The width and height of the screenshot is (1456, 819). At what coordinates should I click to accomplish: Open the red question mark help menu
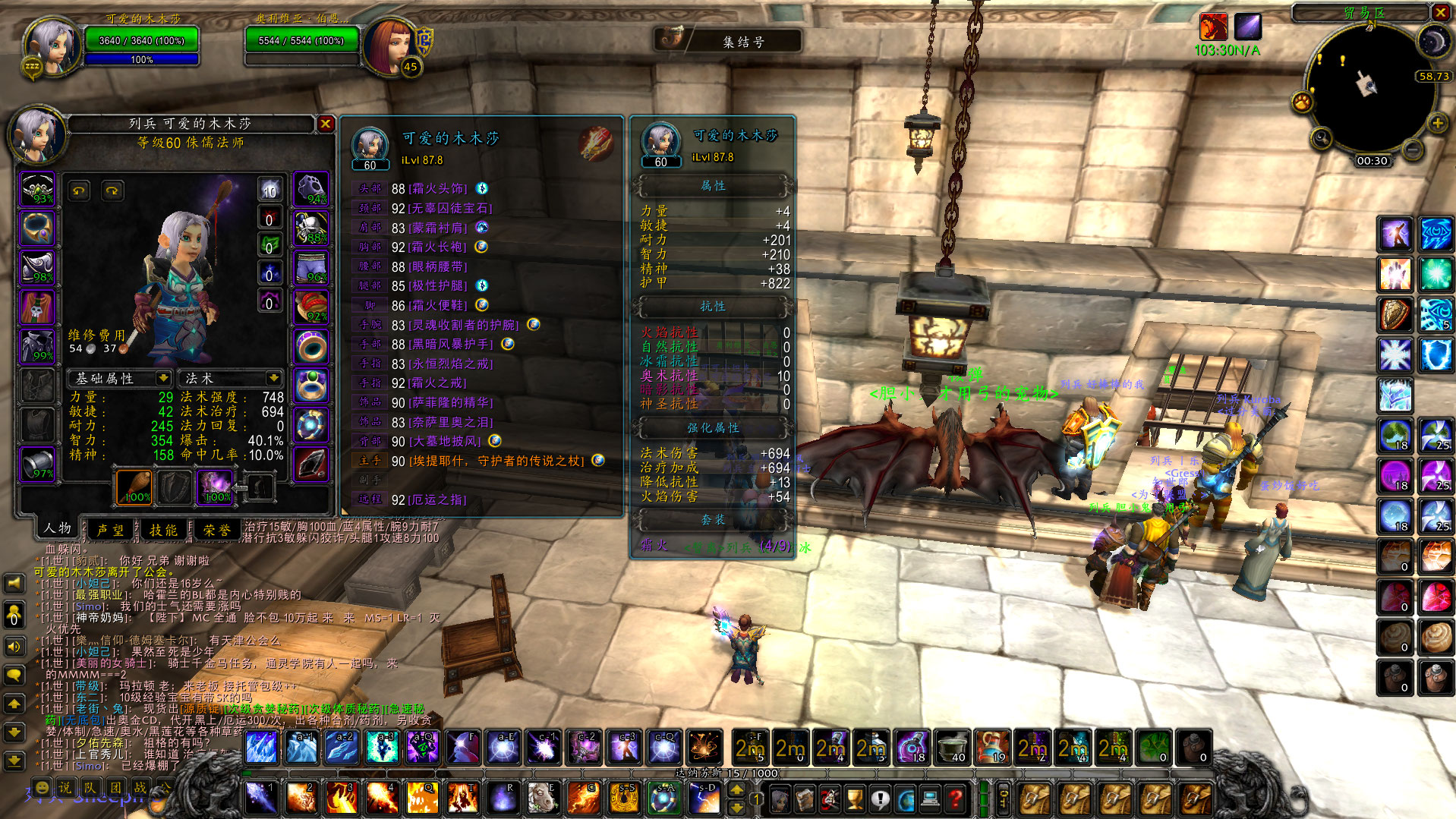(x=955, y=799)
